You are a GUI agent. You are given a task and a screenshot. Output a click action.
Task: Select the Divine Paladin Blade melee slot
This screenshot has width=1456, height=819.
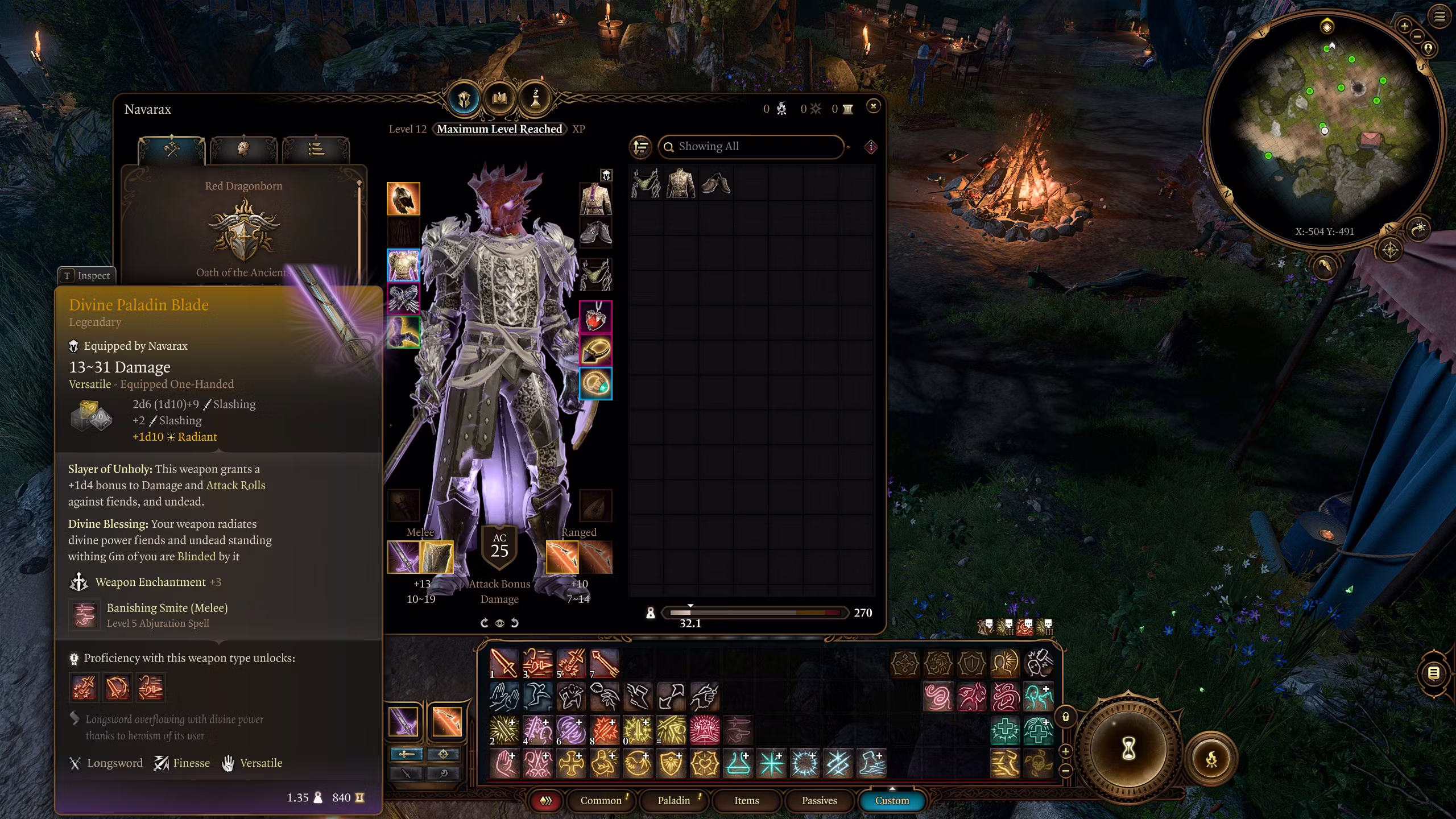[x=403, y=557]
